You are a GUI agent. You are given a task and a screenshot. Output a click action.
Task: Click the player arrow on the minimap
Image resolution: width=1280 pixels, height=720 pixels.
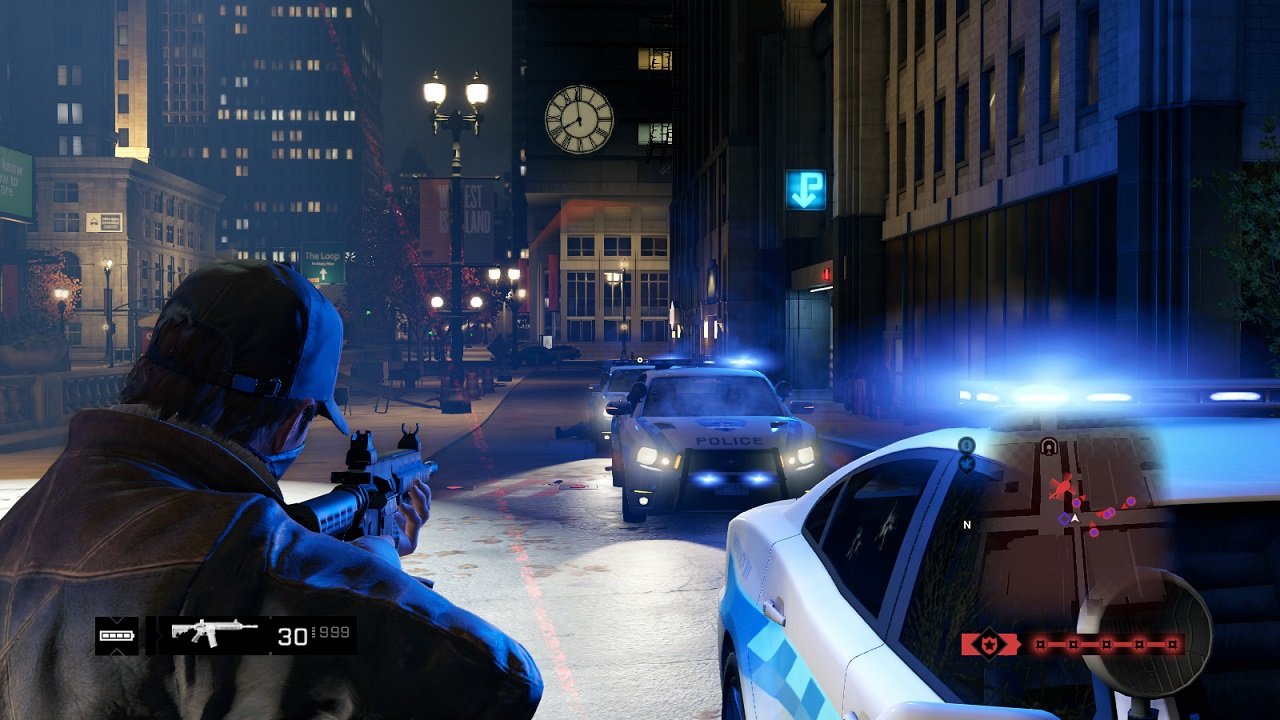(x=1076, y=517)
